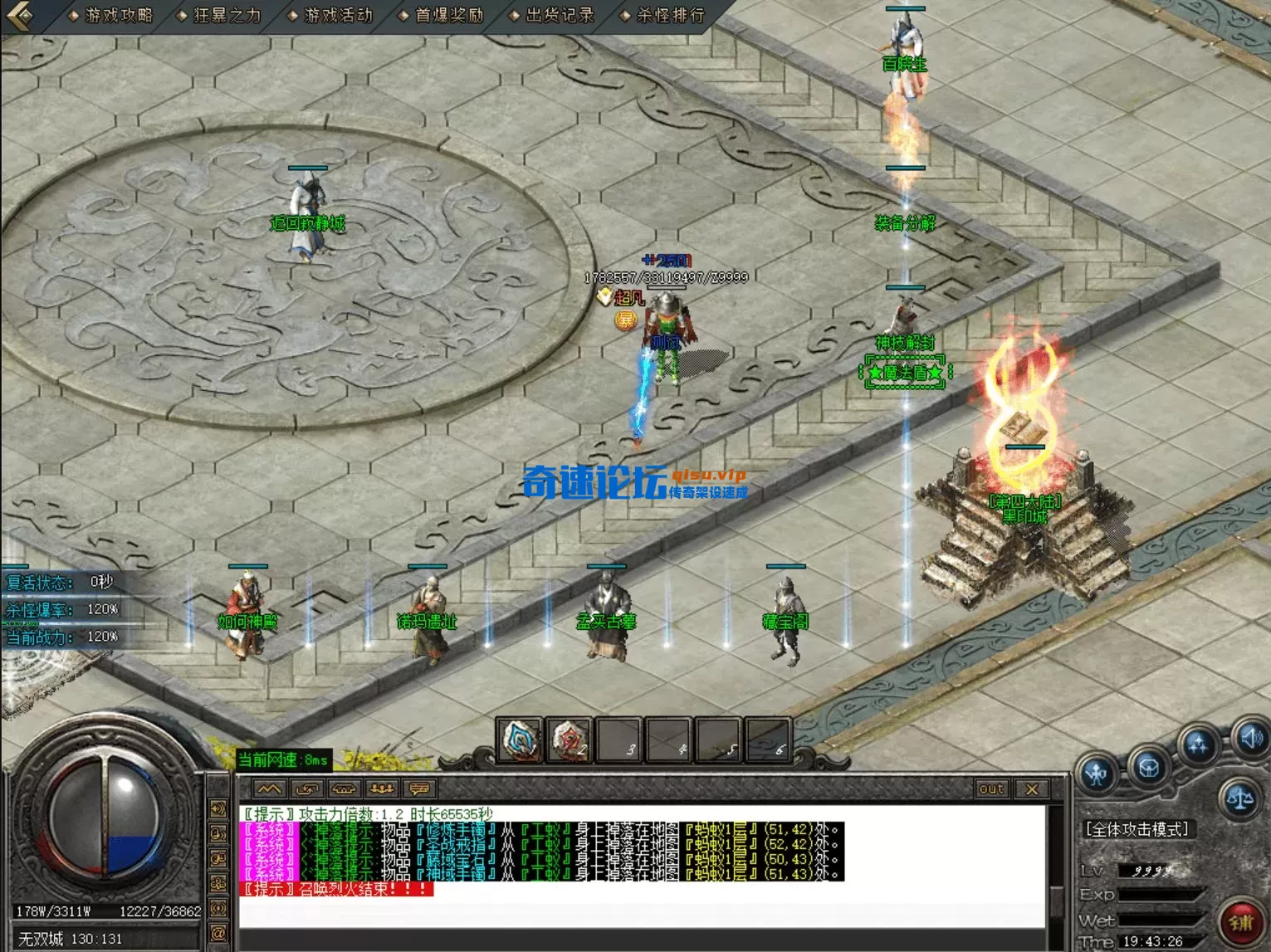Click the golden back arrow at top left
1271x952 pixels.
[18, 14]
